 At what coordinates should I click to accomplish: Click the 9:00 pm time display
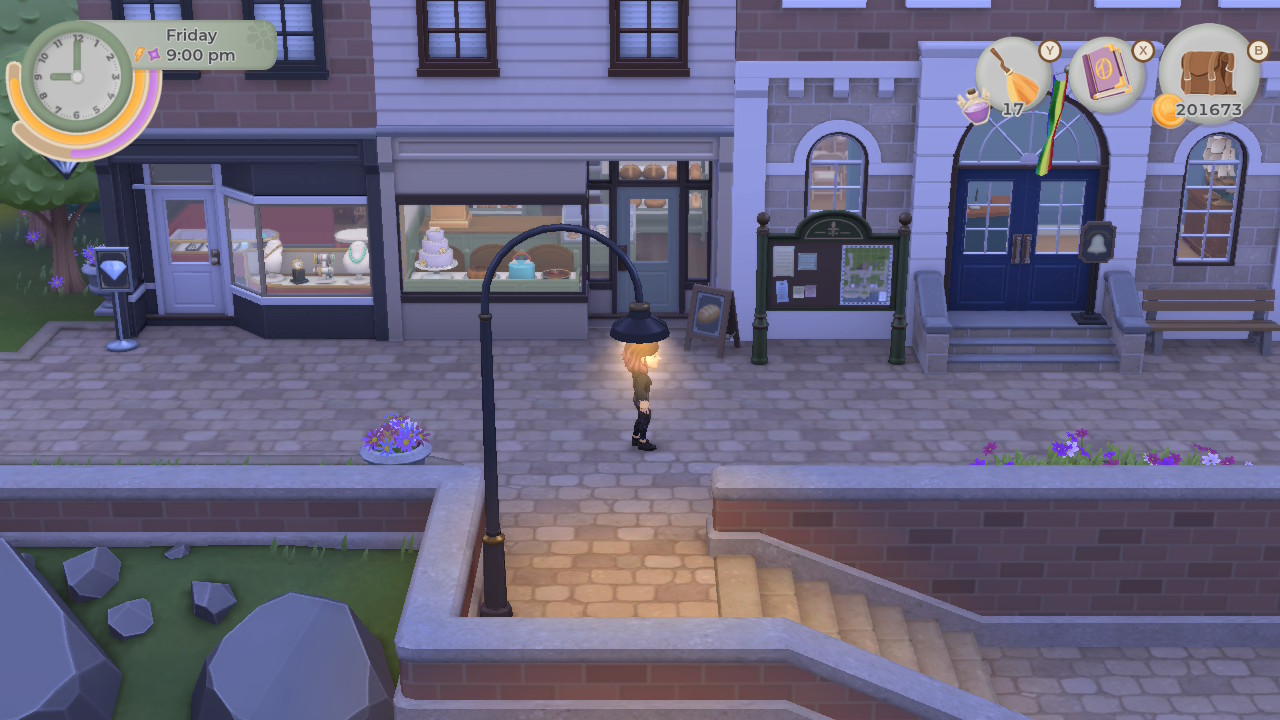tap(201, 54)
